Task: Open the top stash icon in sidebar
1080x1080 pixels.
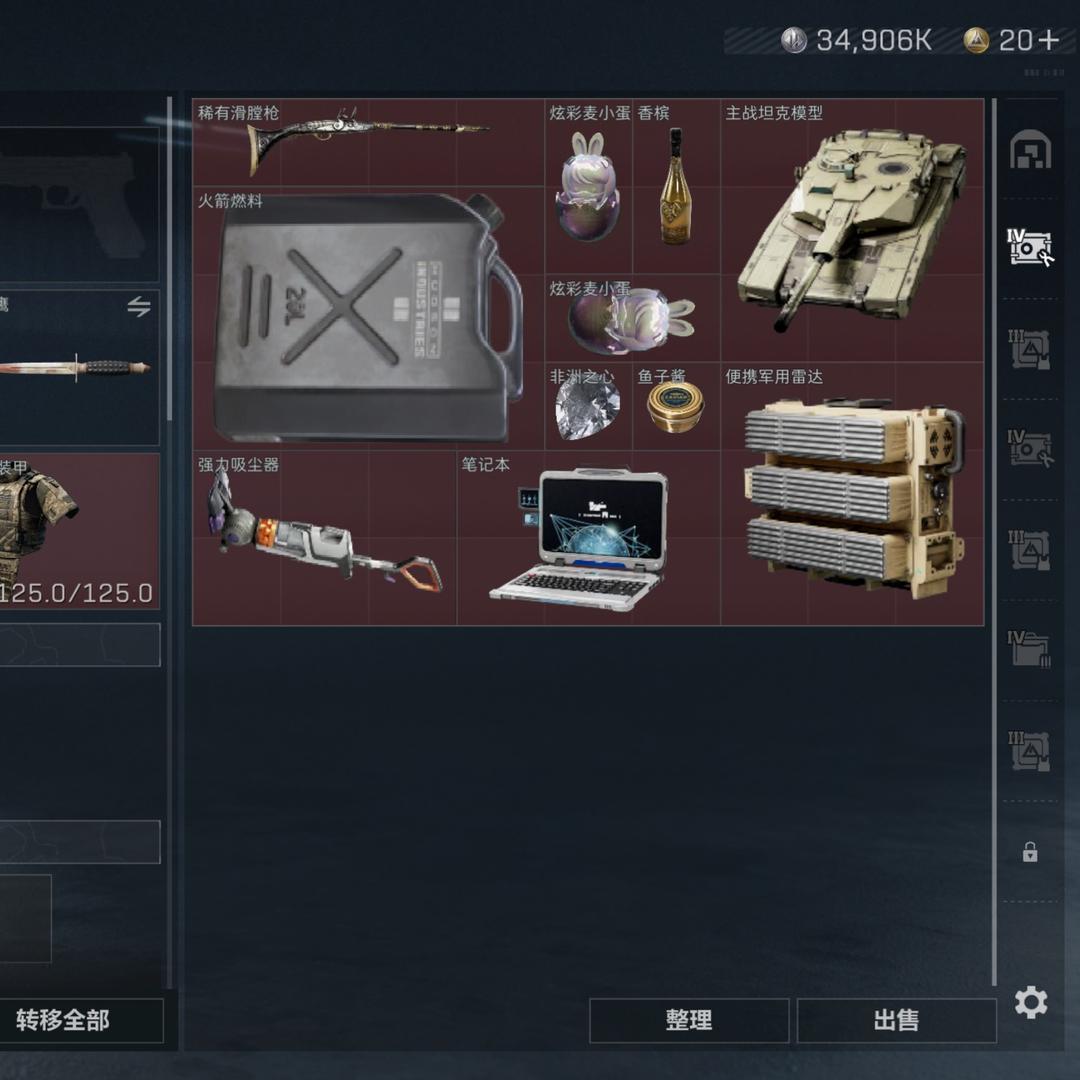Action: pyautogui.click(x=1030, y=151)
